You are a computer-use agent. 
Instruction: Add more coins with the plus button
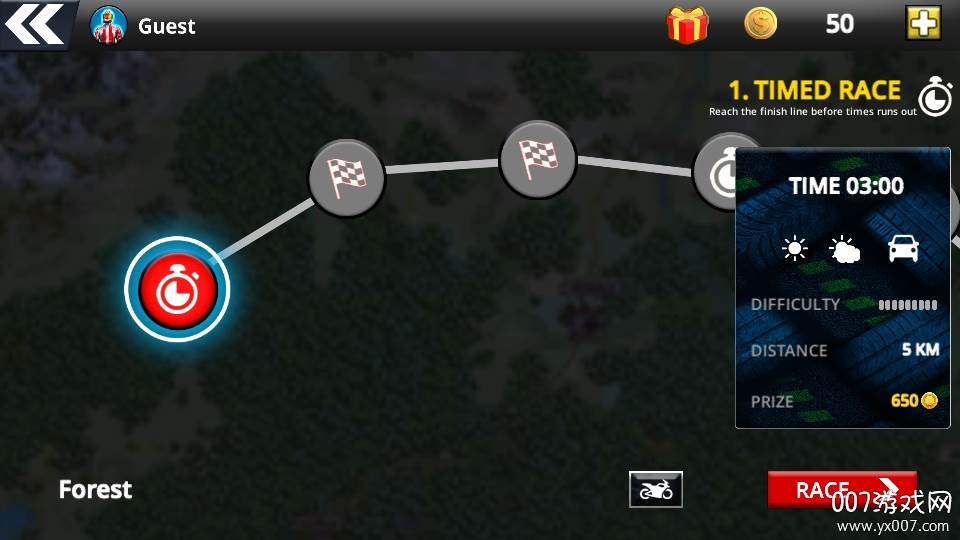coord(923,23)
